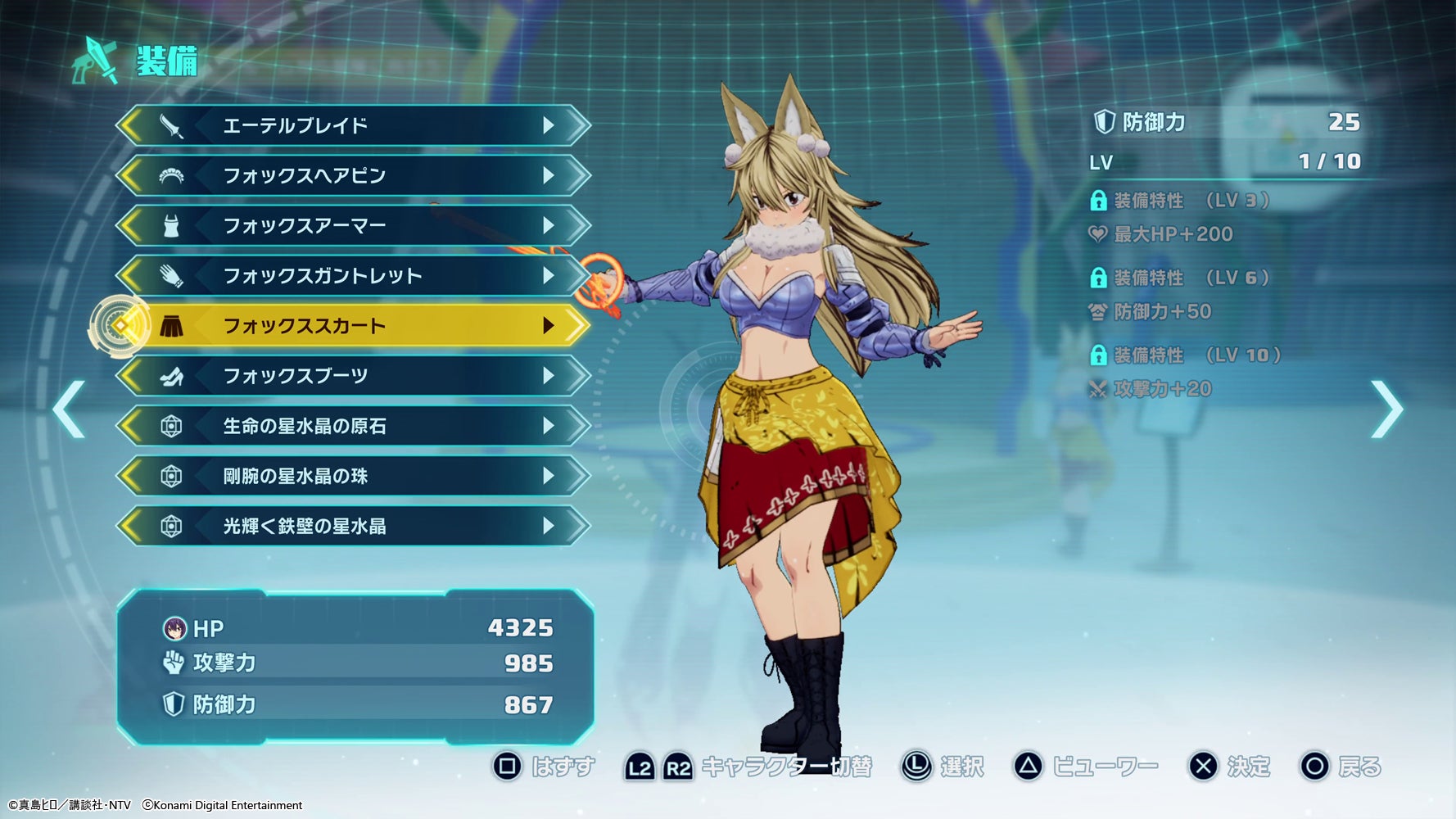Switch to the next character with right arrow
This screenshot has height=819, width=1456.
(1386, 409)
